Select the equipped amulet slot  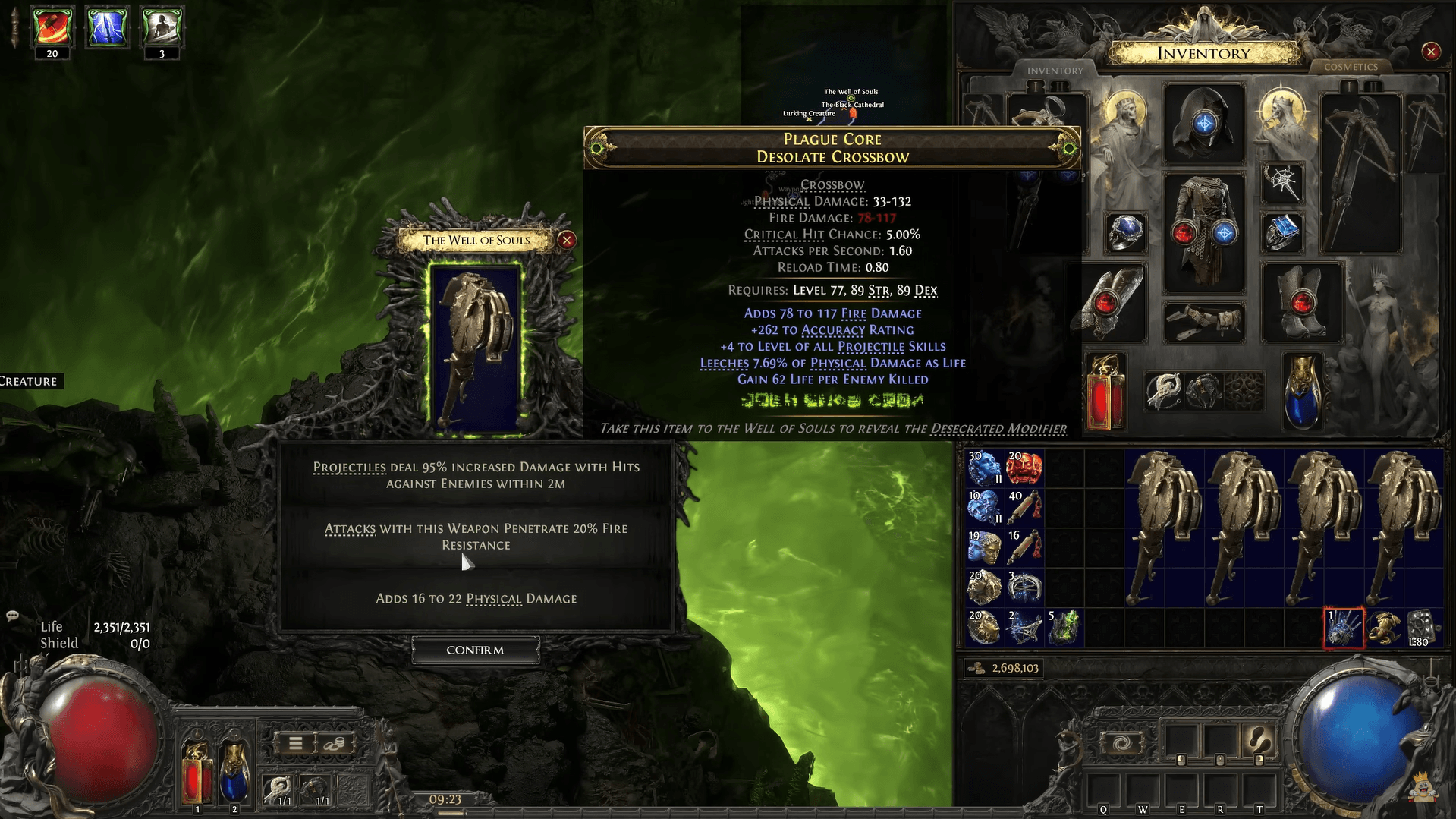[1282, 182]
